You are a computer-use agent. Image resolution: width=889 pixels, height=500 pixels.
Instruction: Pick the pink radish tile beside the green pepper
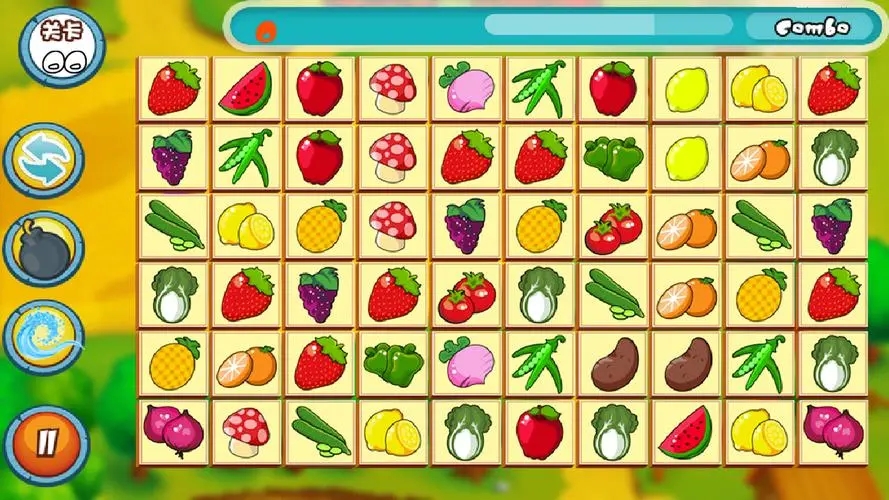click(466, 362)
